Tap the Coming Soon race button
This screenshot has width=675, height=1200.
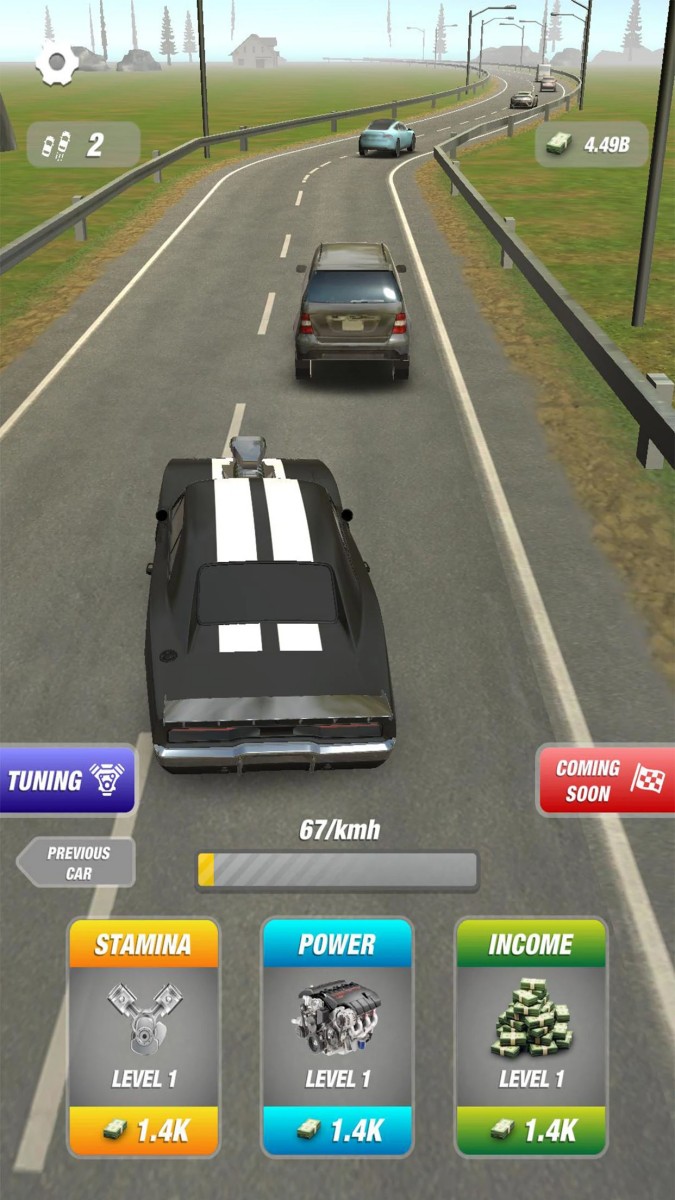point(605,780)
